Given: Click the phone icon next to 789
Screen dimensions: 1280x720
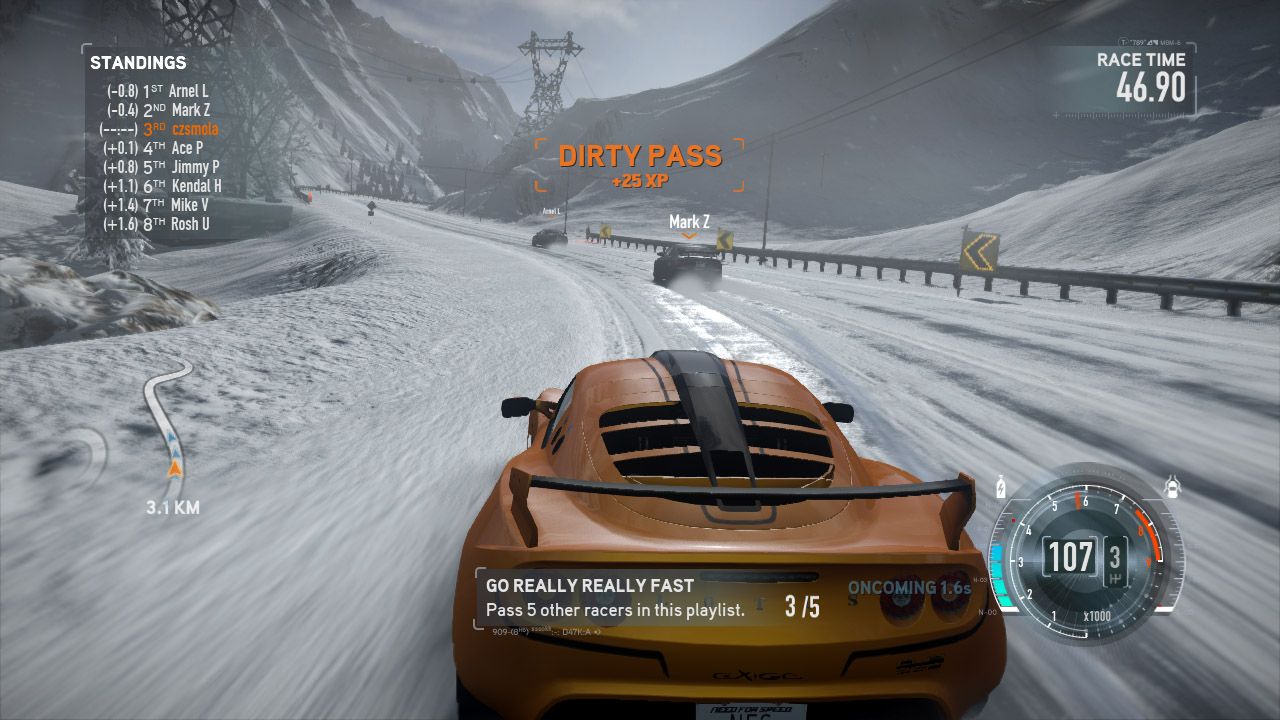Looking at the screenshot, I should (1122, 41).
